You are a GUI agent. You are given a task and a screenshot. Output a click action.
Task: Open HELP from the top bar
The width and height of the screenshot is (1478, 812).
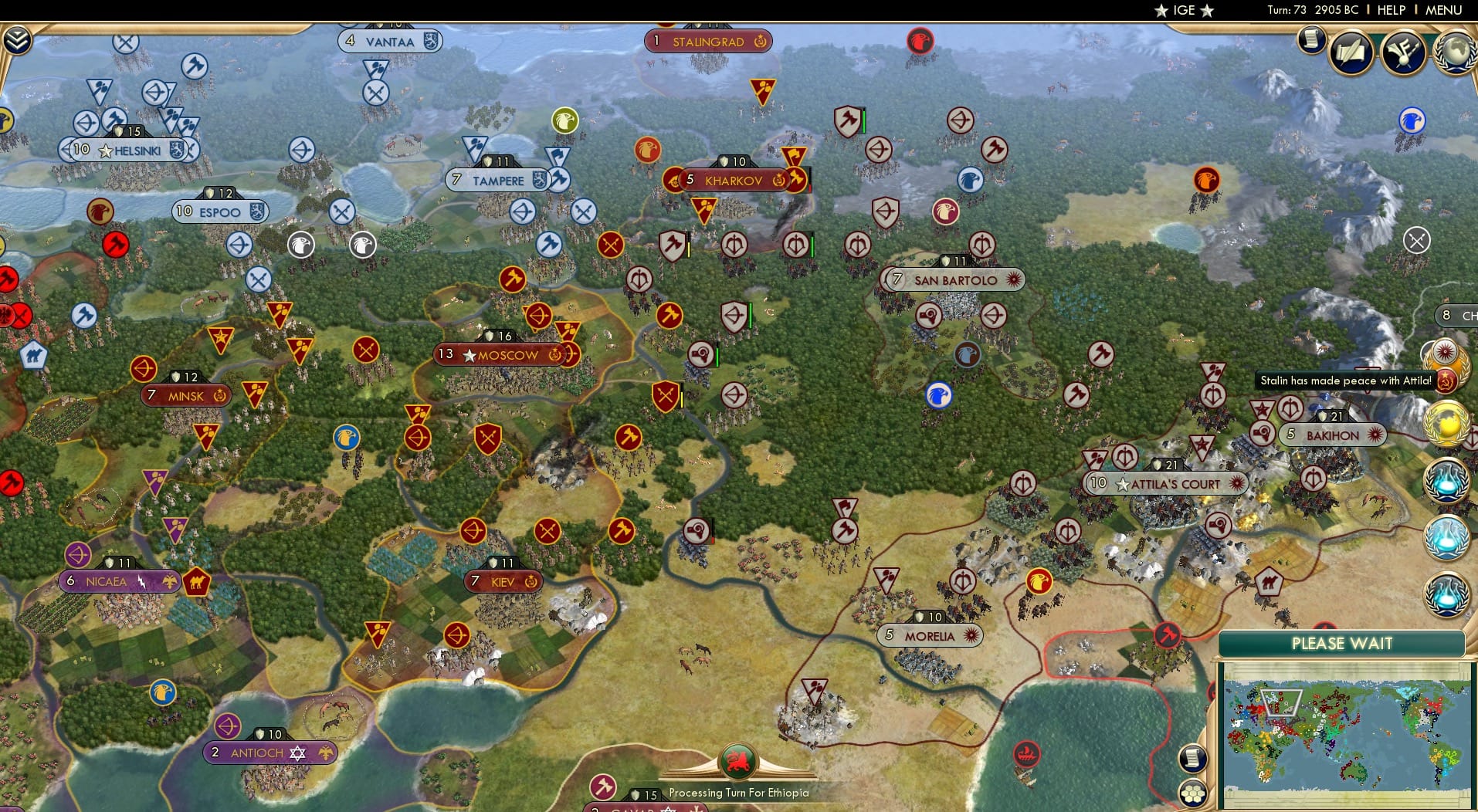[x=1391, y=10]
